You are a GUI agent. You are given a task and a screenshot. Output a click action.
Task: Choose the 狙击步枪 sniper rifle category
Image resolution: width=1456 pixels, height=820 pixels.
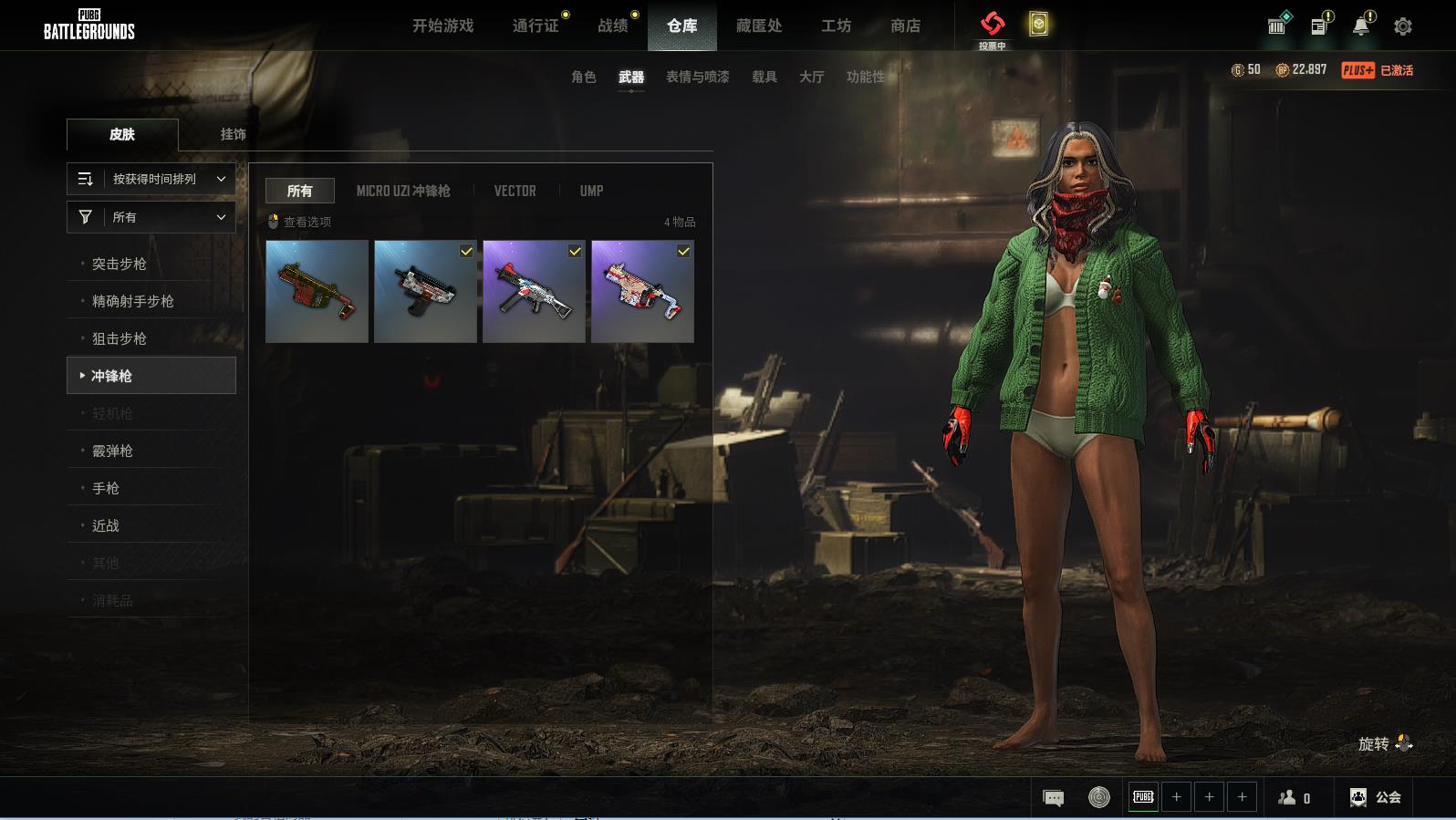[x=120, y=338]
